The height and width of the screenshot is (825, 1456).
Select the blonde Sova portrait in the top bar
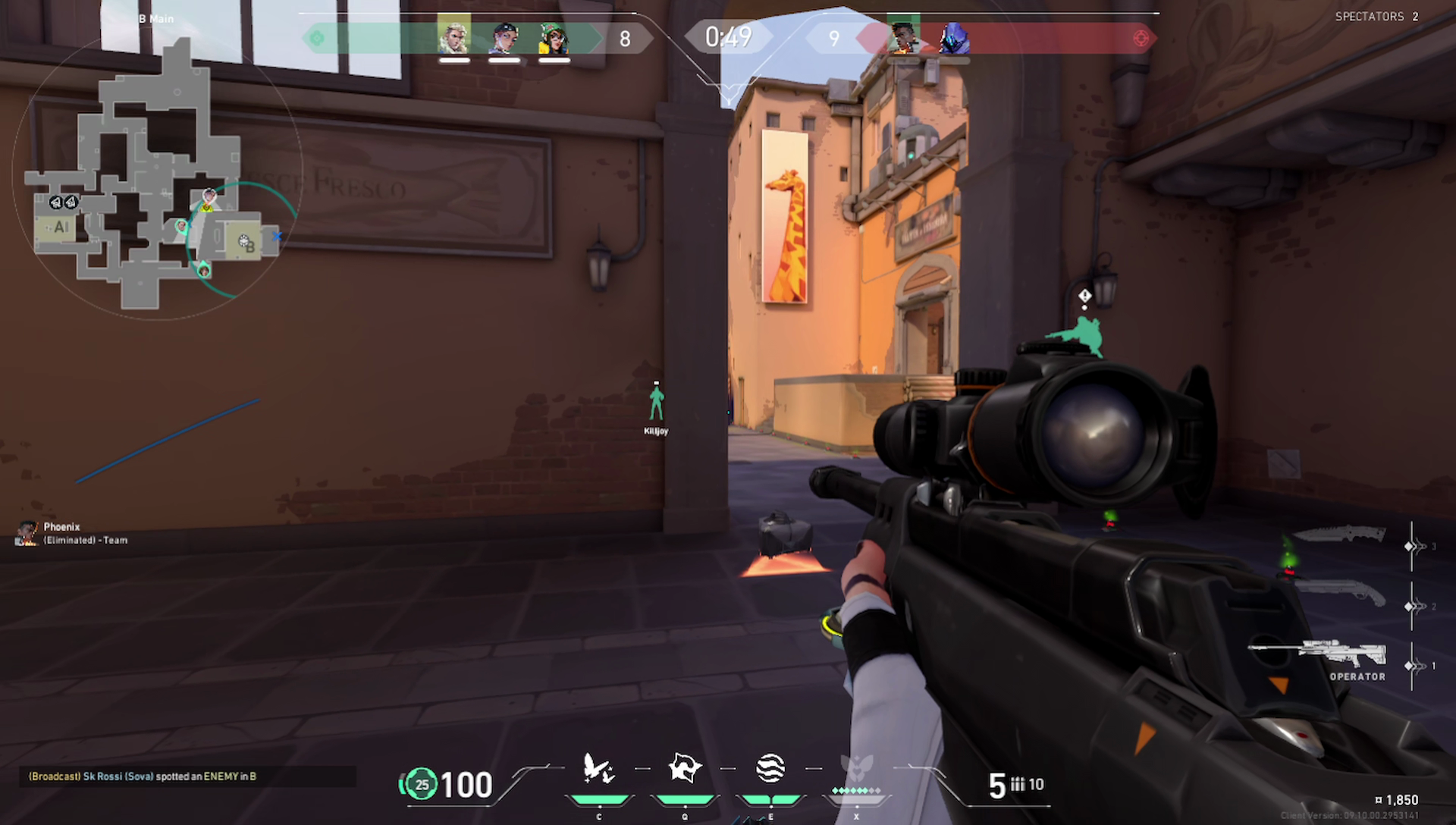[453, 38]
